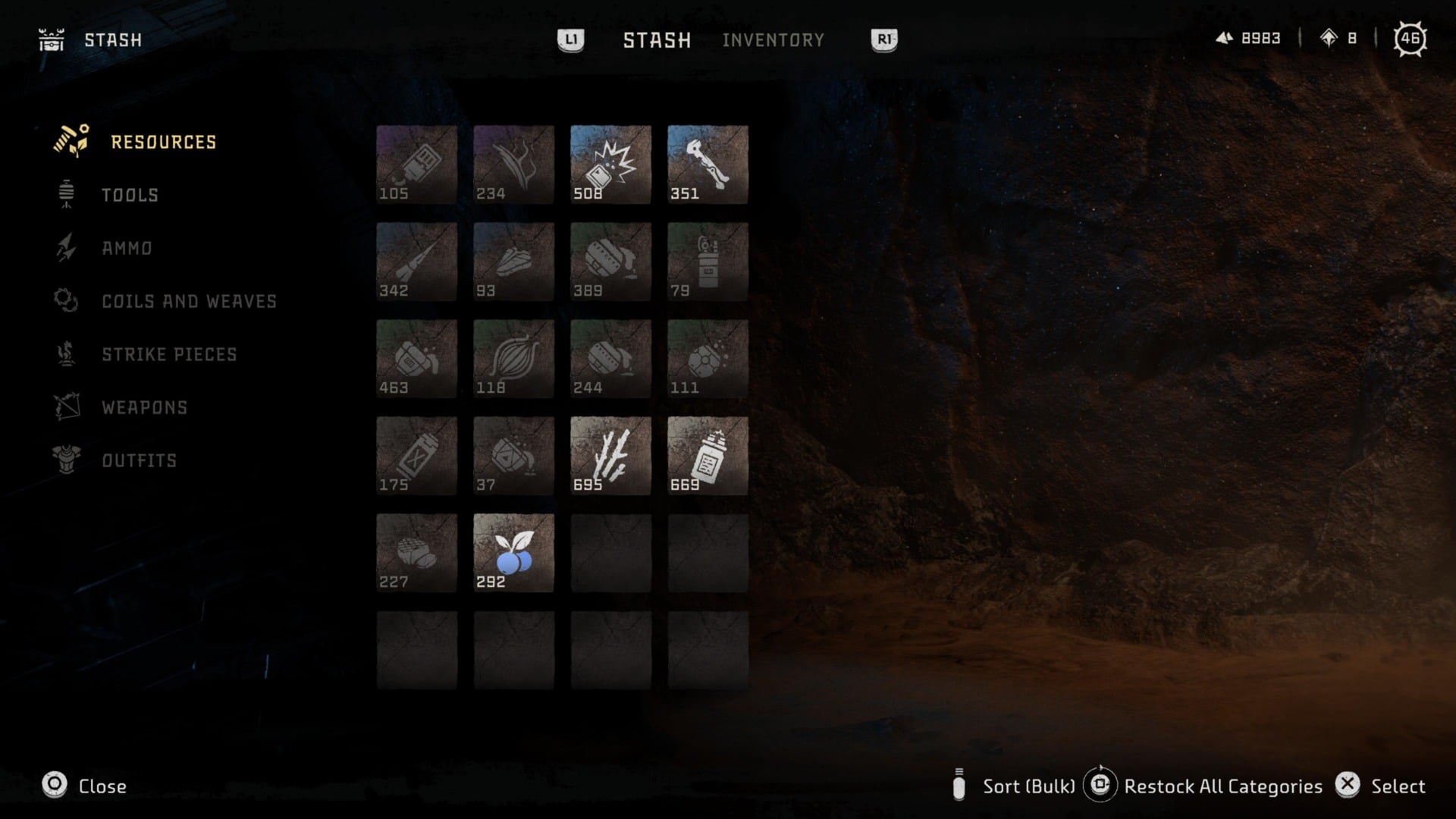Select the Strike Pieces category icon
Viewport: 1456px width, 819px height.
tap(67, 353)
